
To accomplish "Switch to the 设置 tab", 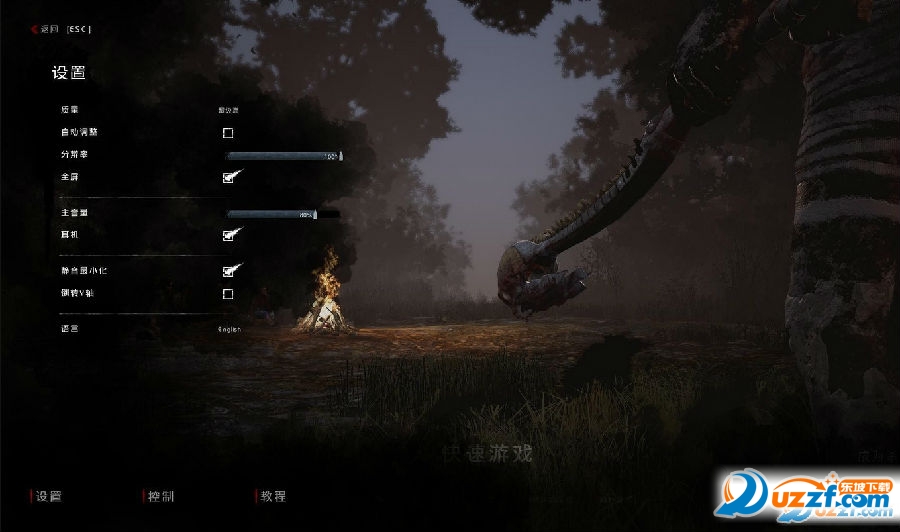I will 48,496.
